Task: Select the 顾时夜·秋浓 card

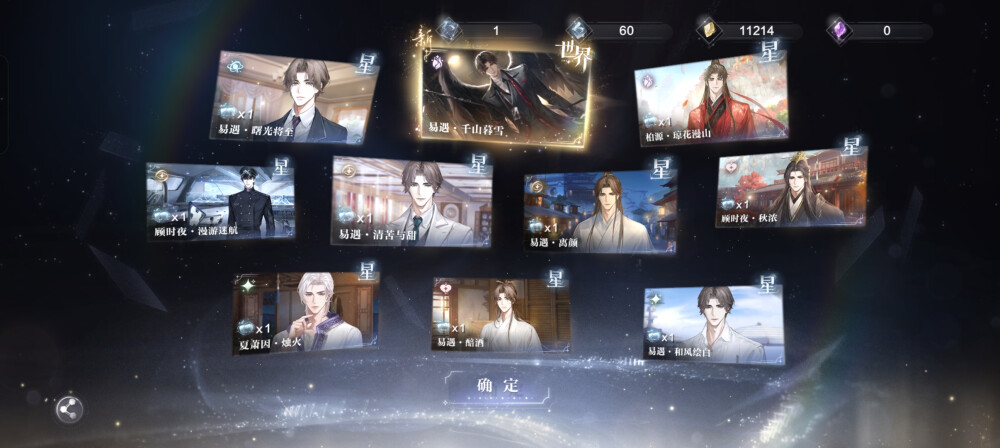Action: [x=791, y=190]
